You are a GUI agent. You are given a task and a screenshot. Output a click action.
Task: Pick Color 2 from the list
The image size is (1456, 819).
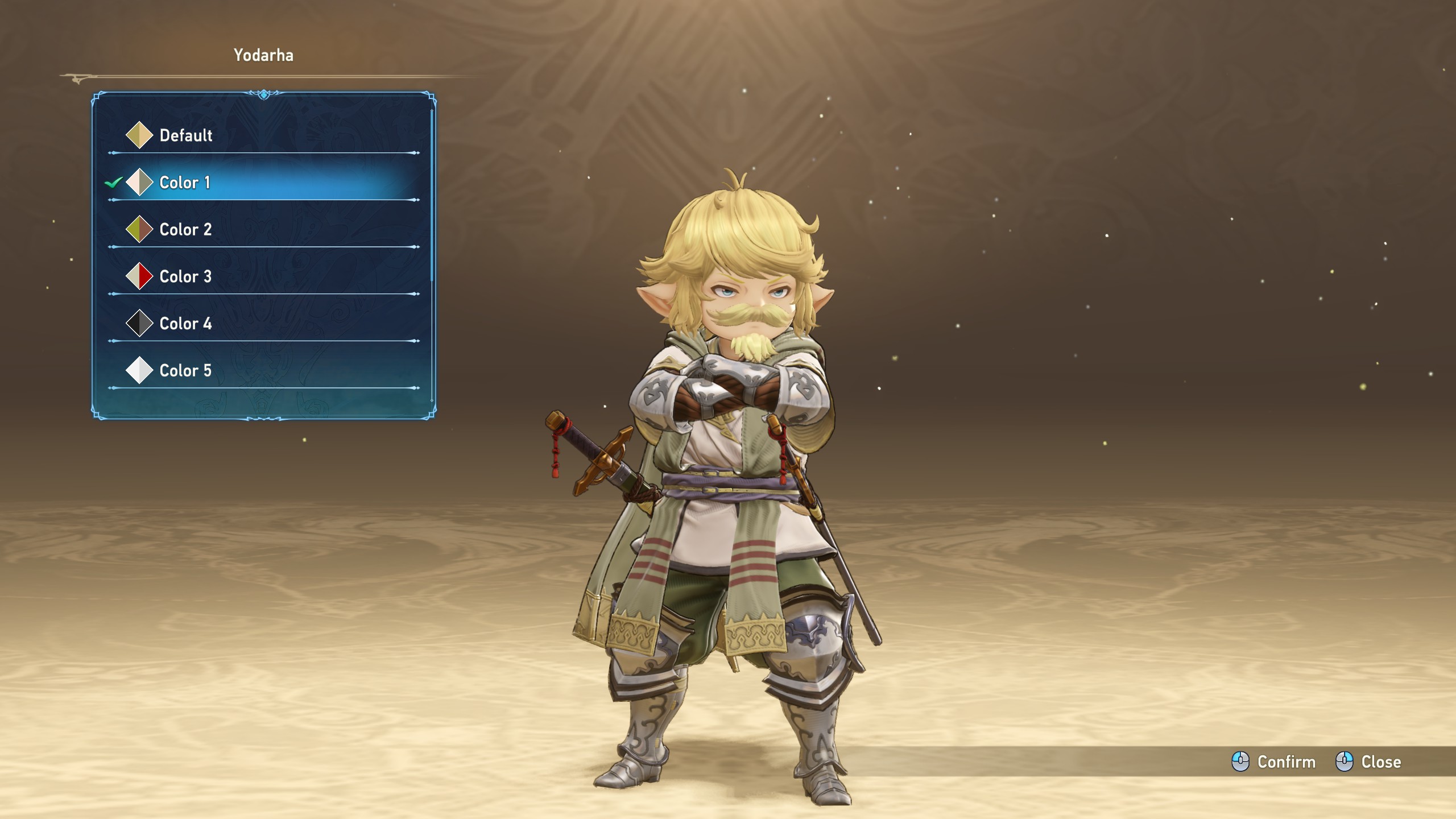(x=185, y=230)
